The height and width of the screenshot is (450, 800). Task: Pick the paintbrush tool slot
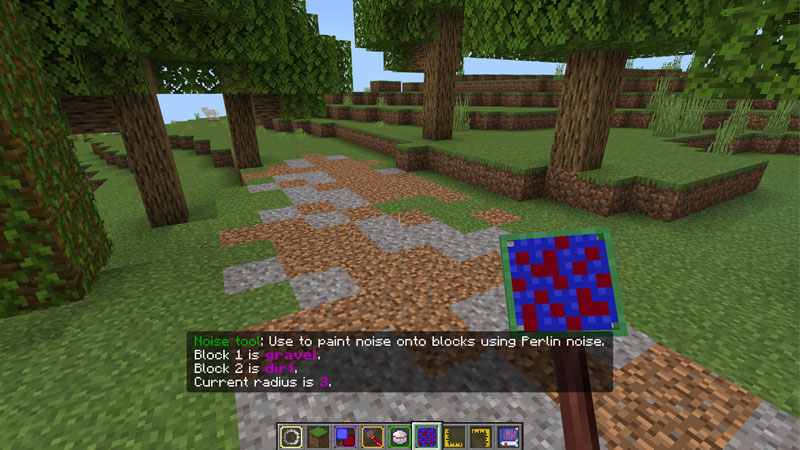point(374,436)
